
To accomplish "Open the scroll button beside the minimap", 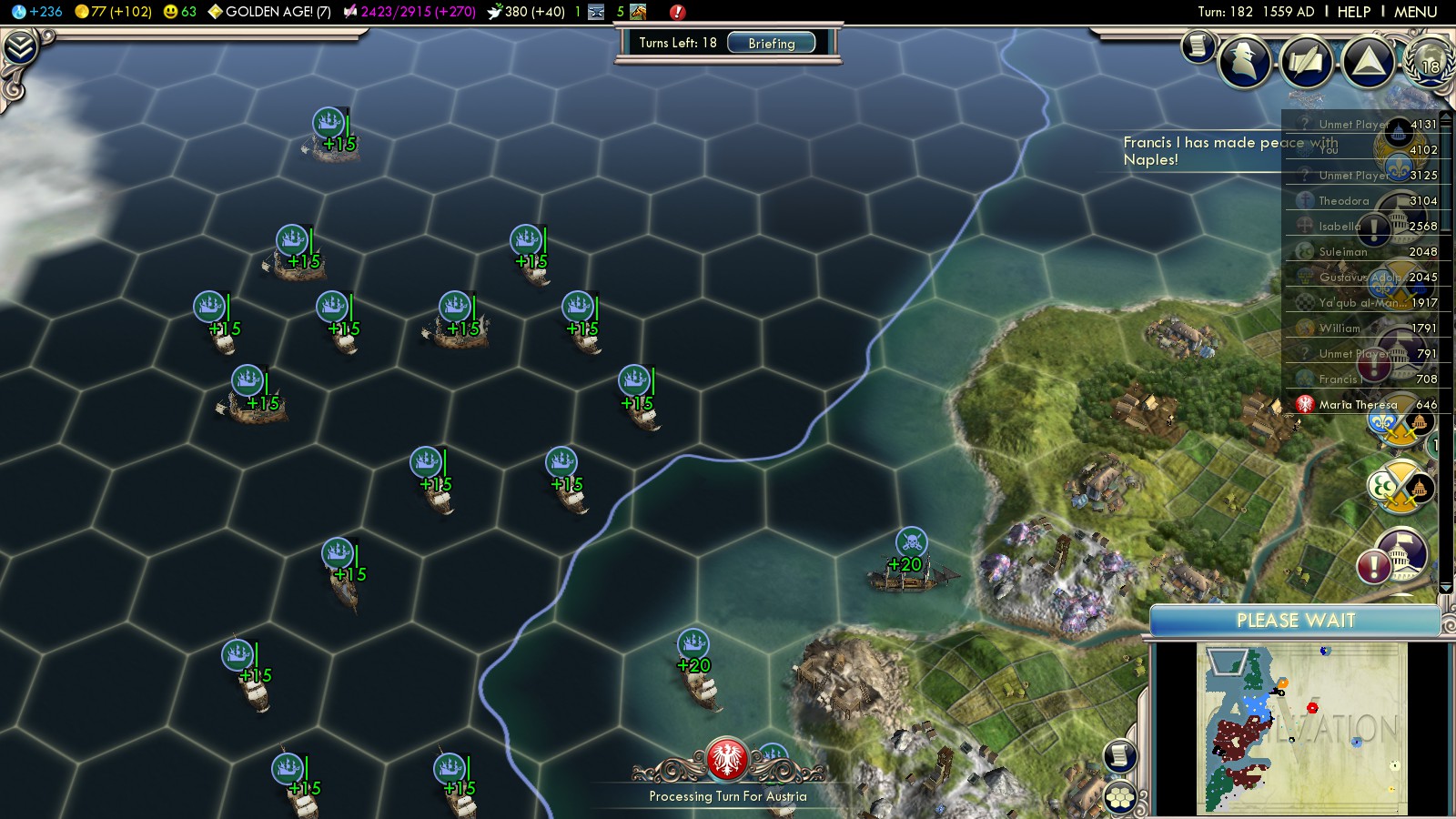I will [x=1120, y=755].
